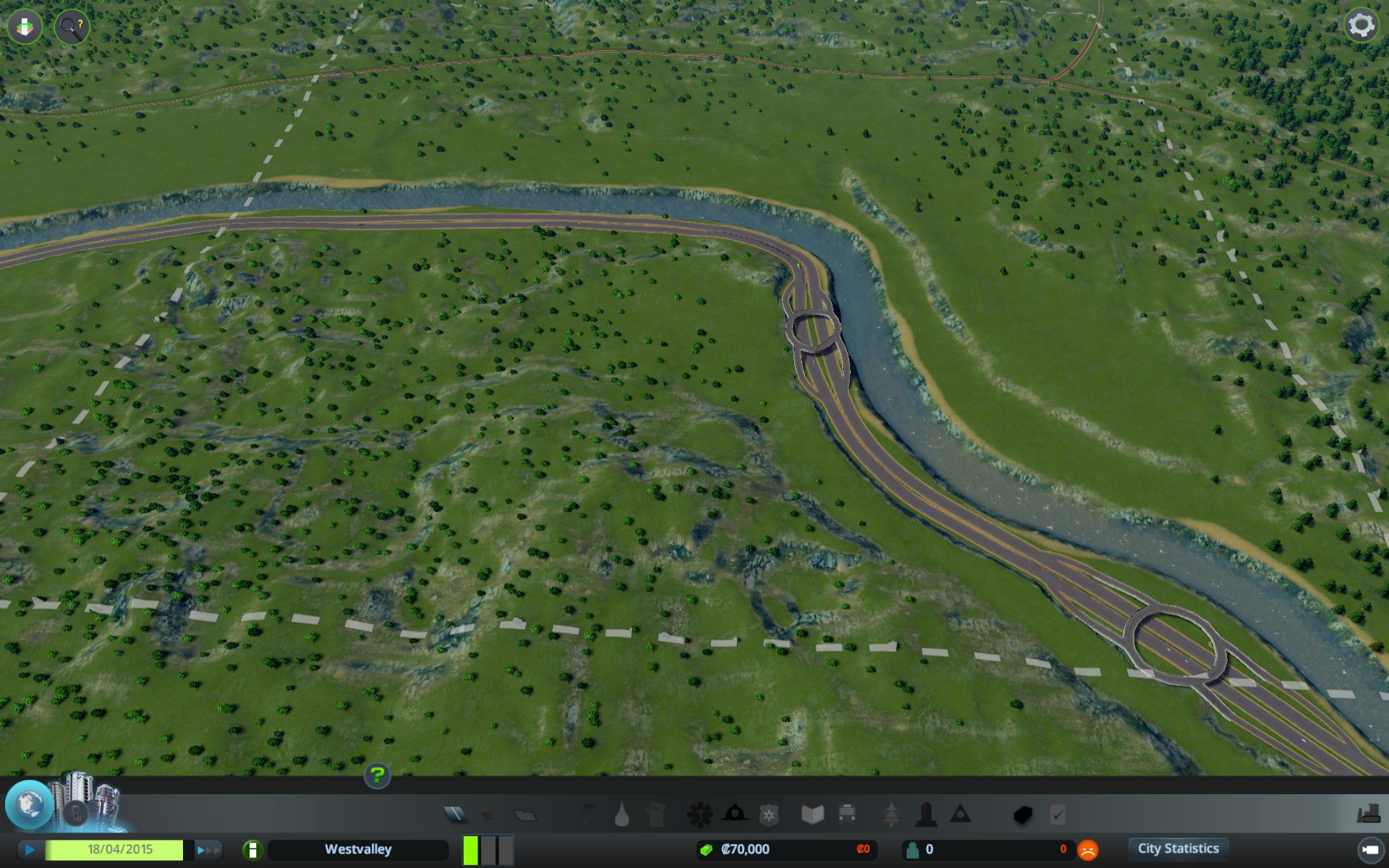Toggle the free camera mode button
Viewport: 1389px width, 868px height.
click(x=1368, y=850)
